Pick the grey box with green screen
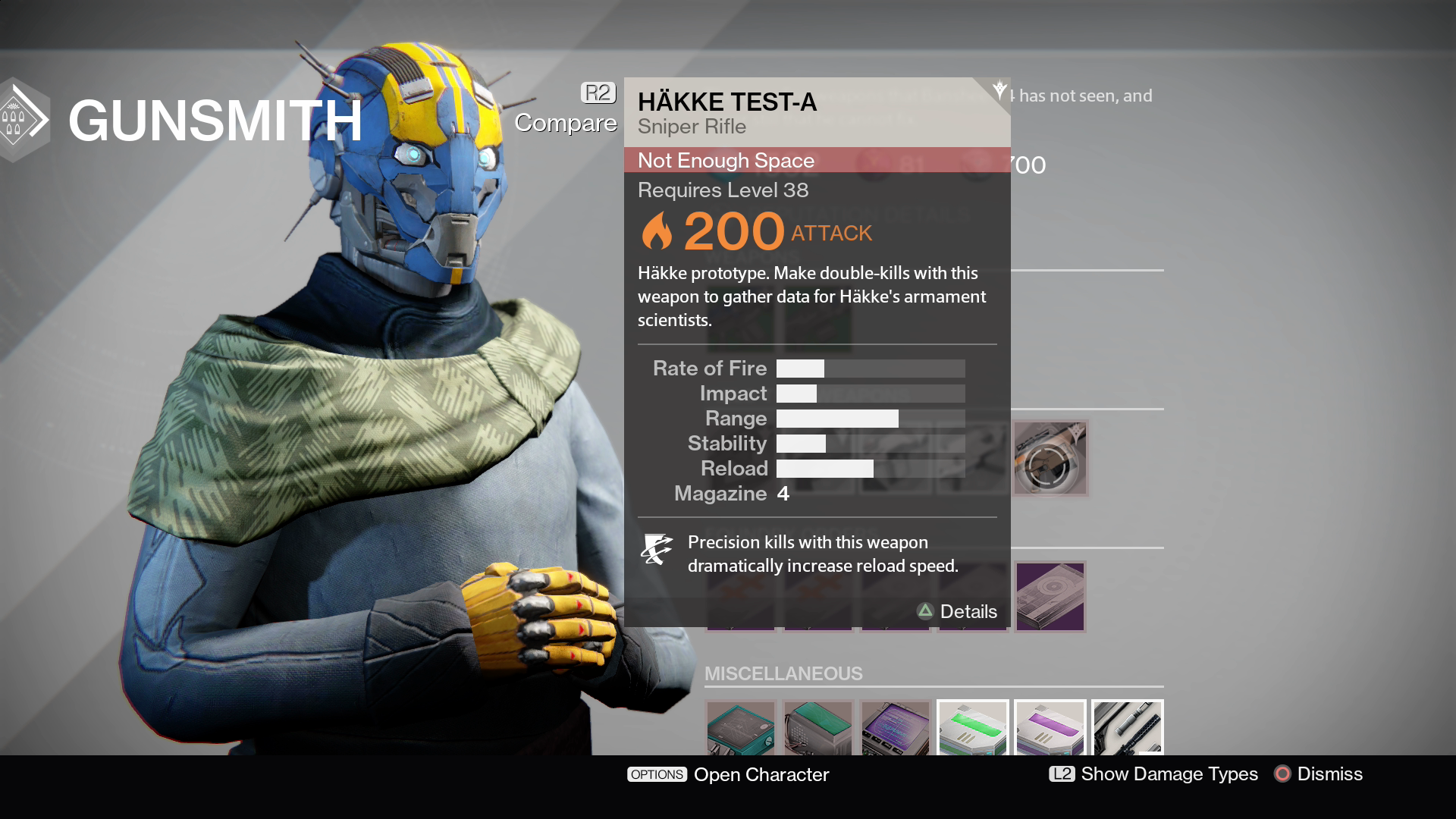 pyautogui.click(x=818, y=729)
